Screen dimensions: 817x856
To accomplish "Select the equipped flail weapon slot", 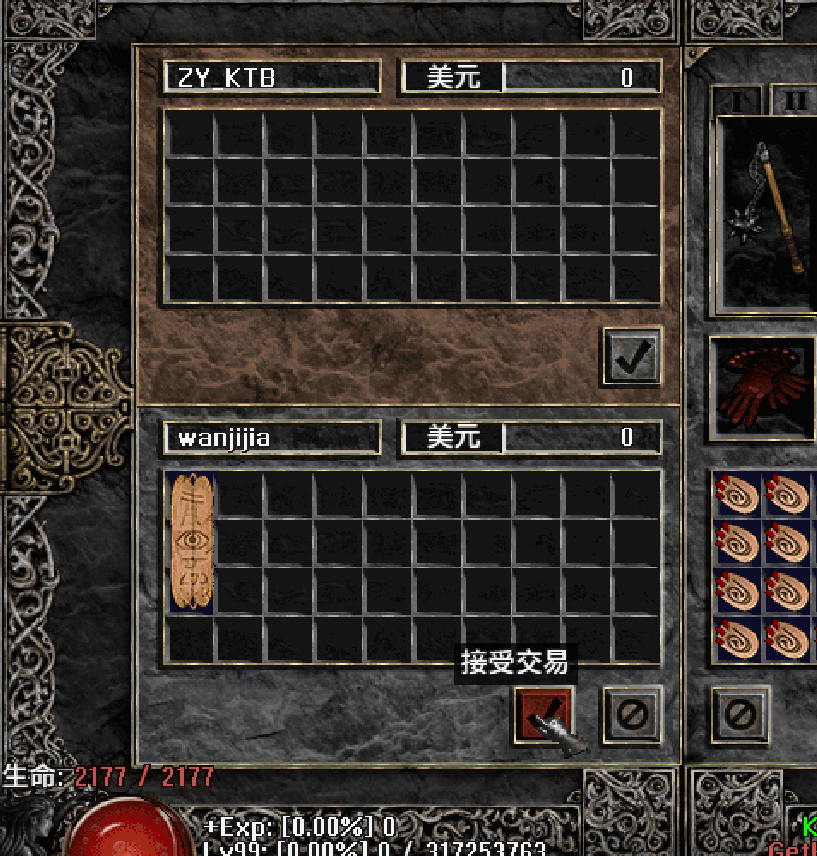I will (767, 213).
